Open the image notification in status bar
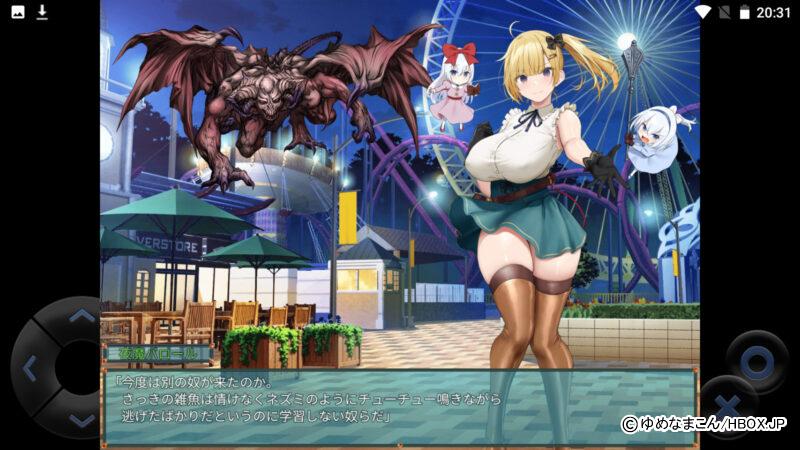 tap(17, 13)
